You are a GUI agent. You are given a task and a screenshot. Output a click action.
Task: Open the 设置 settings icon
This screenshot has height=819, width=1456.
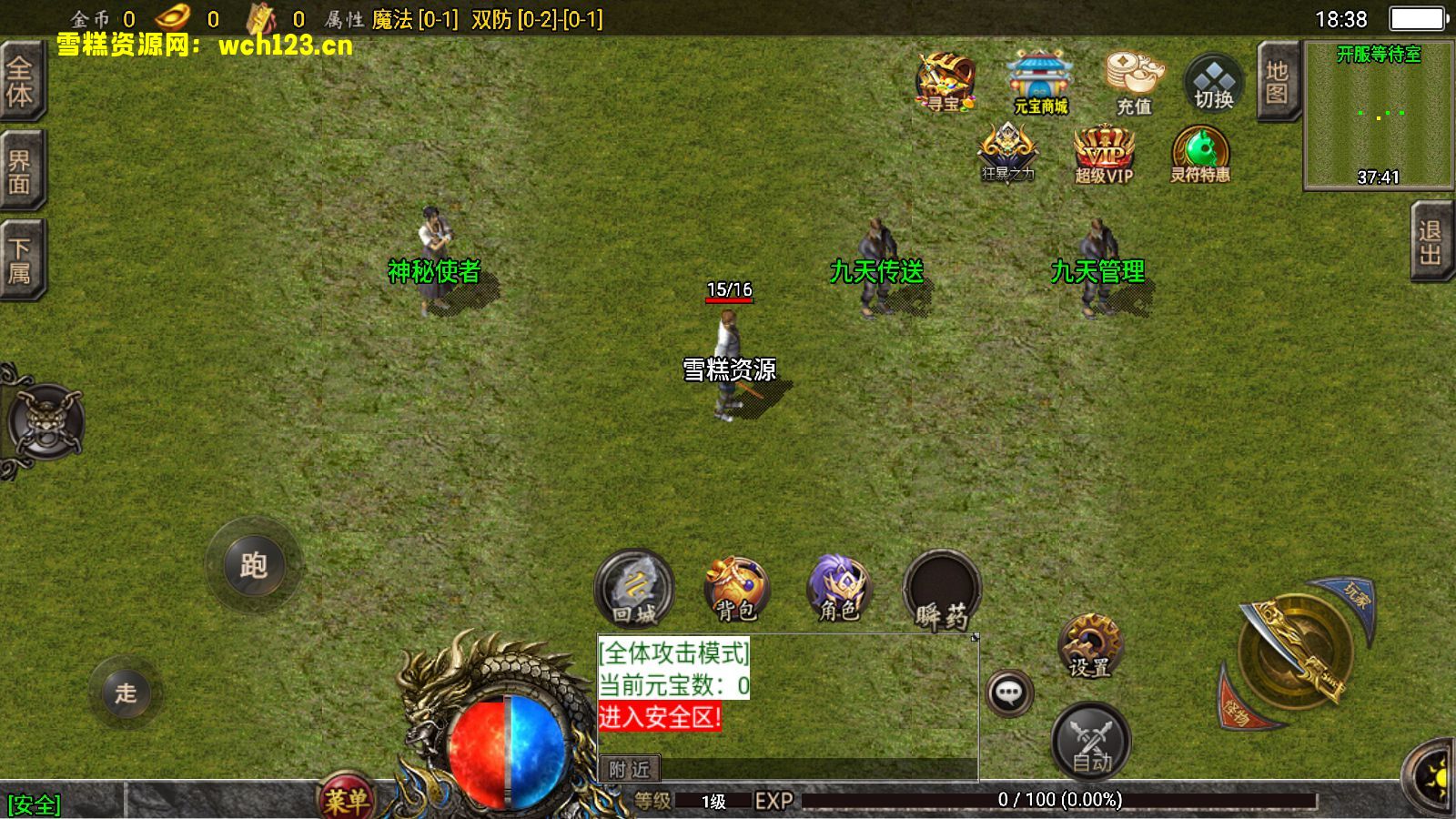(x=1090, y=646)
